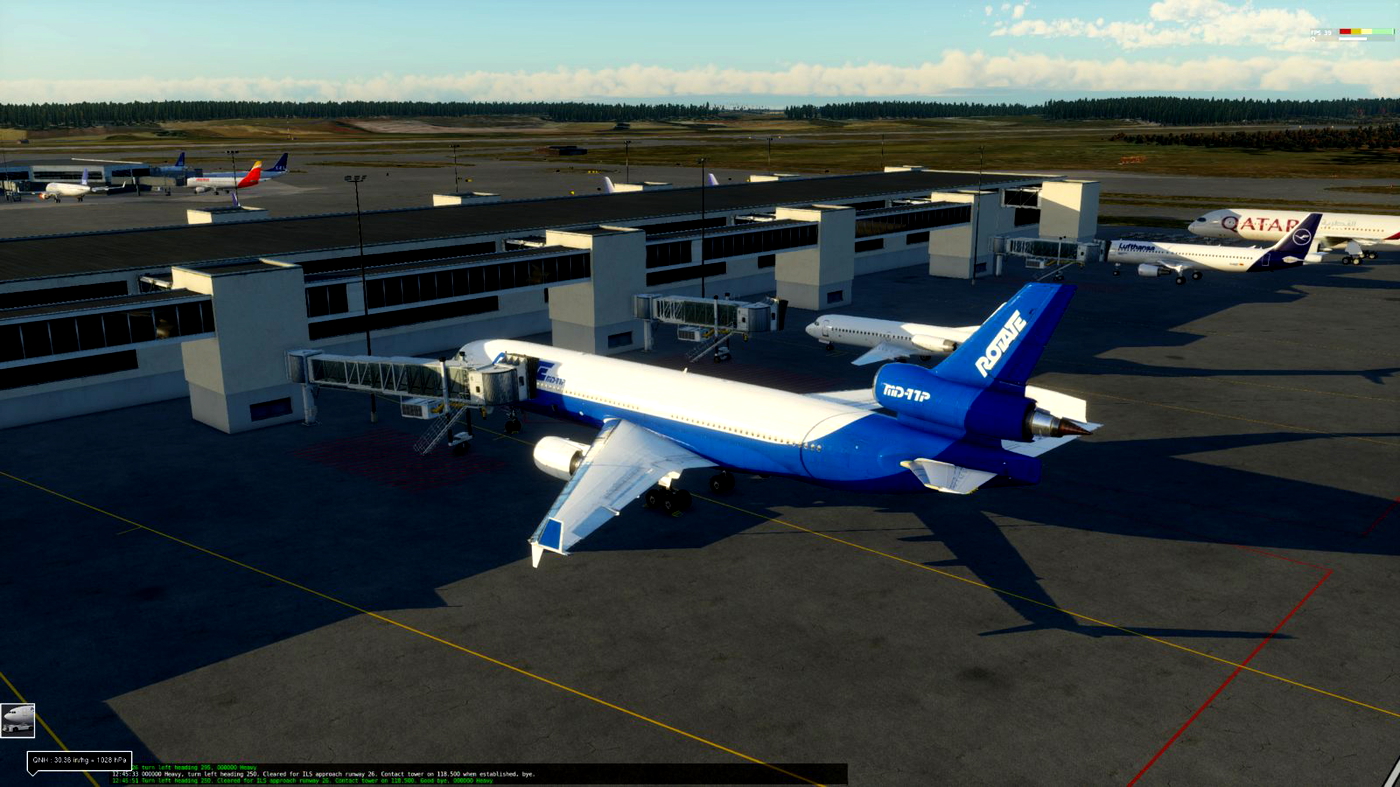Click the green segment of the FPS graph

[1383, 31]
